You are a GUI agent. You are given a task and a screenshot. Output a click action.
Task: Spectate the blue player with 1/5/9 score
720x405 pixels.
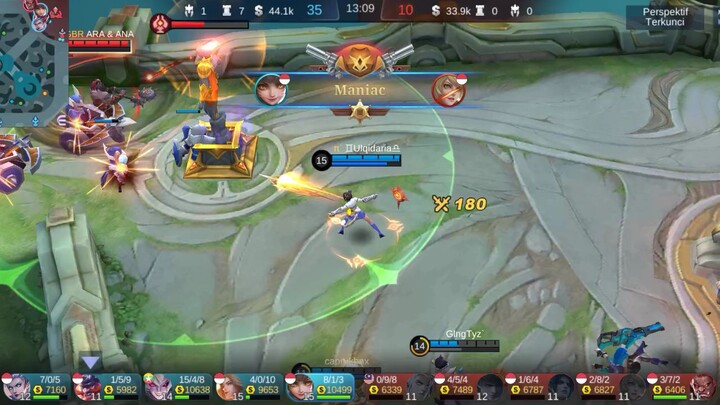(107, 386)
